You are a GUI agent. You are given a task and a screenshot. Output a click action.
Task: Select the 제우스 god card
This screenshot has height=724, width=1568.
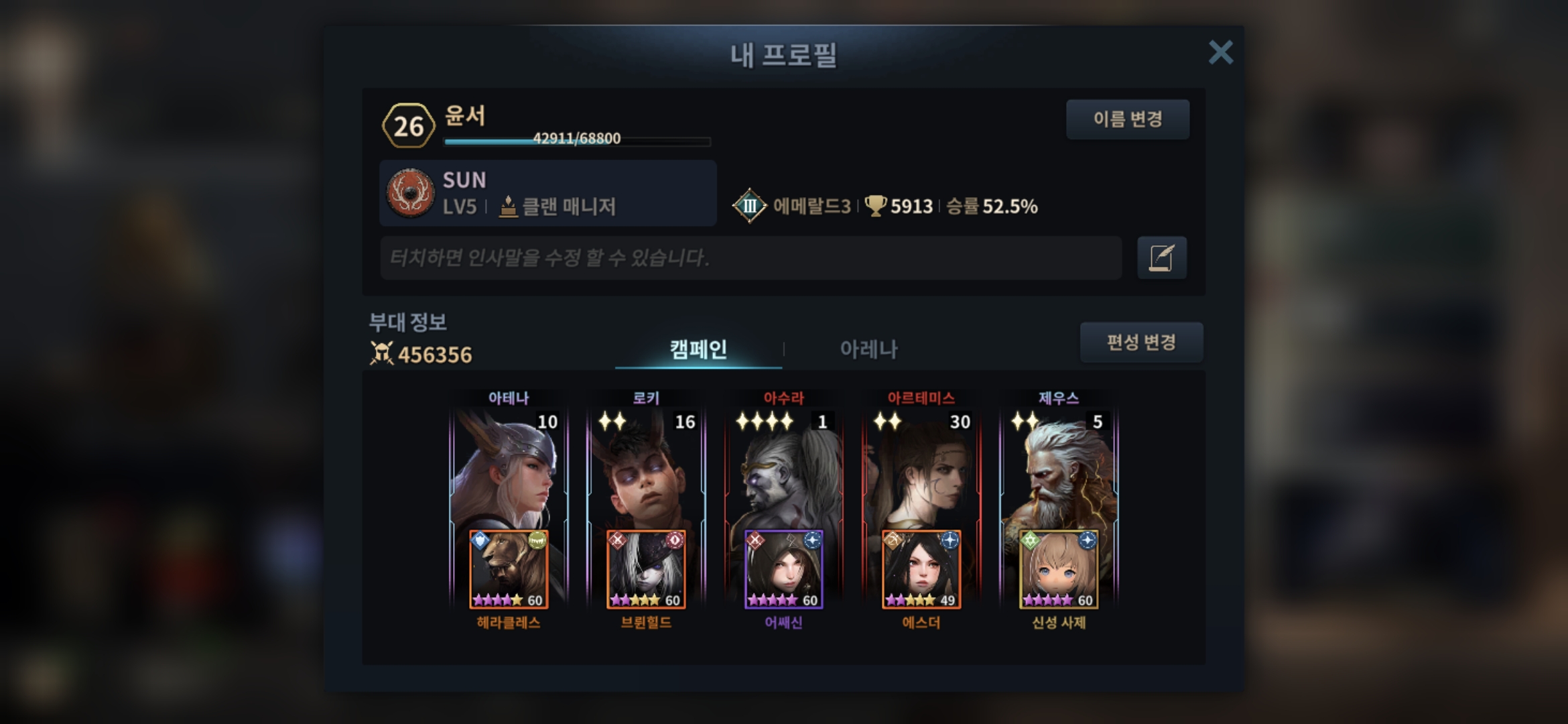1059,469
